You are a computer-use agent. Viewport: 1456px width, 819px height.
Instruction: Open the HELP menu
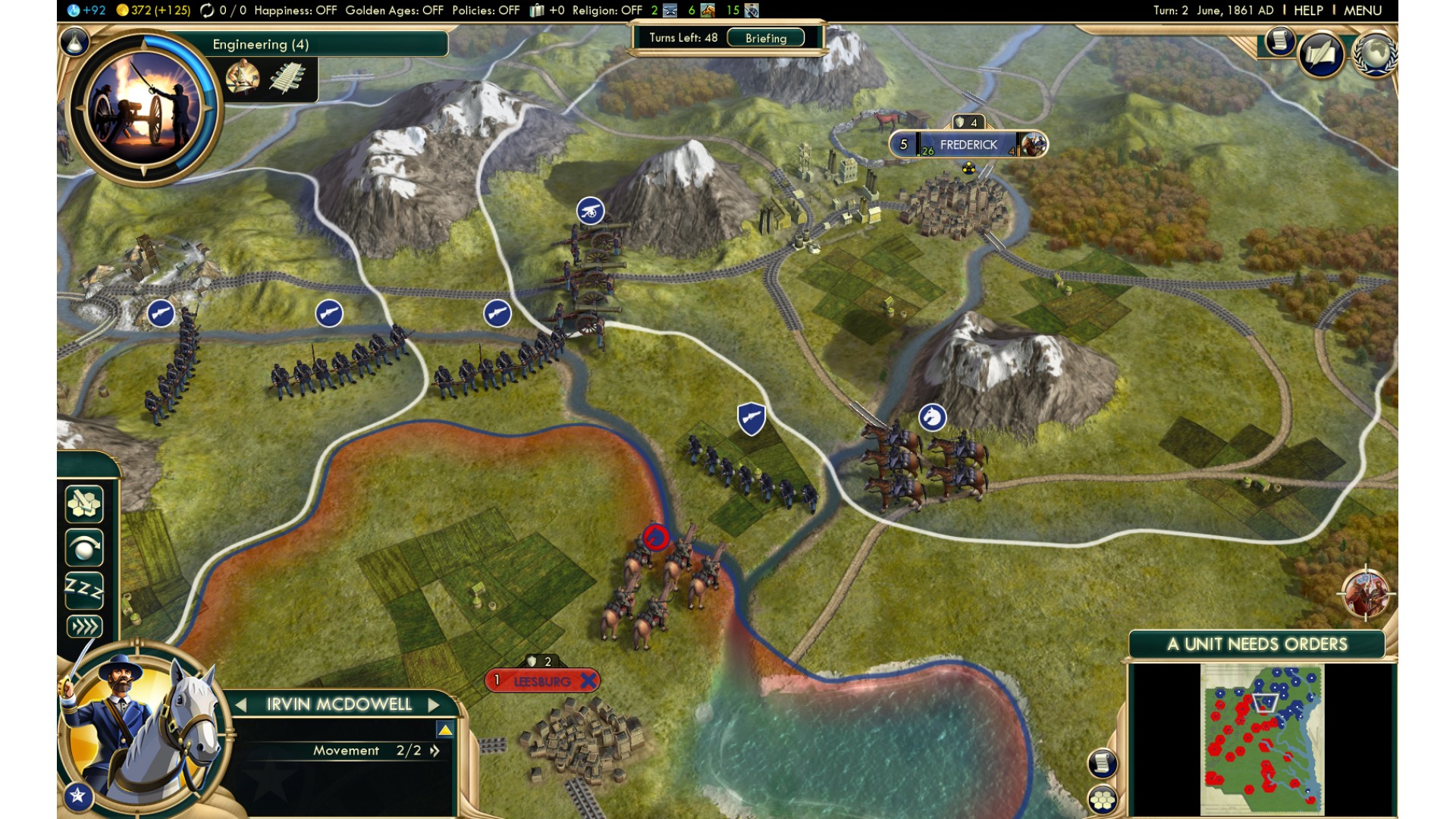(1308, 11)
